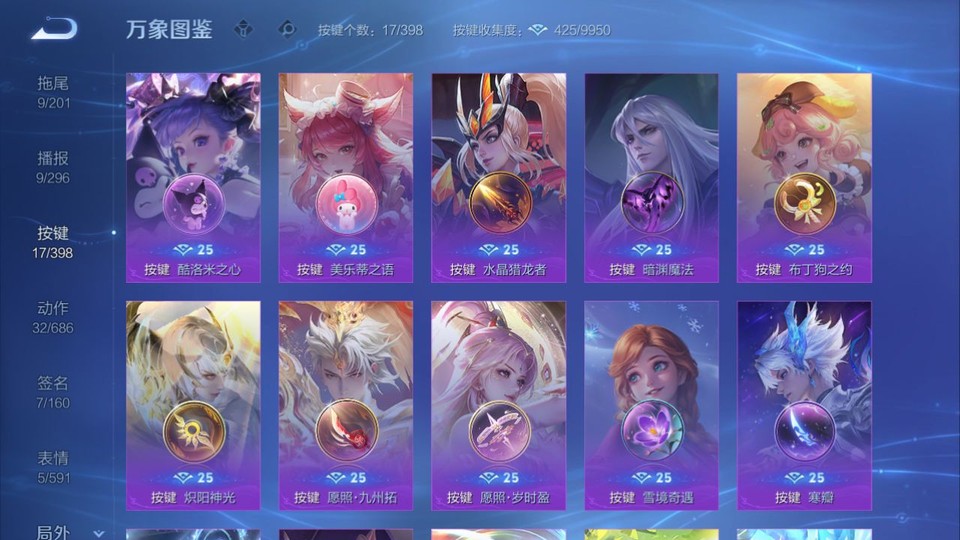
Task: Open the 动作 category tab
Action: [x=53, y=316]
